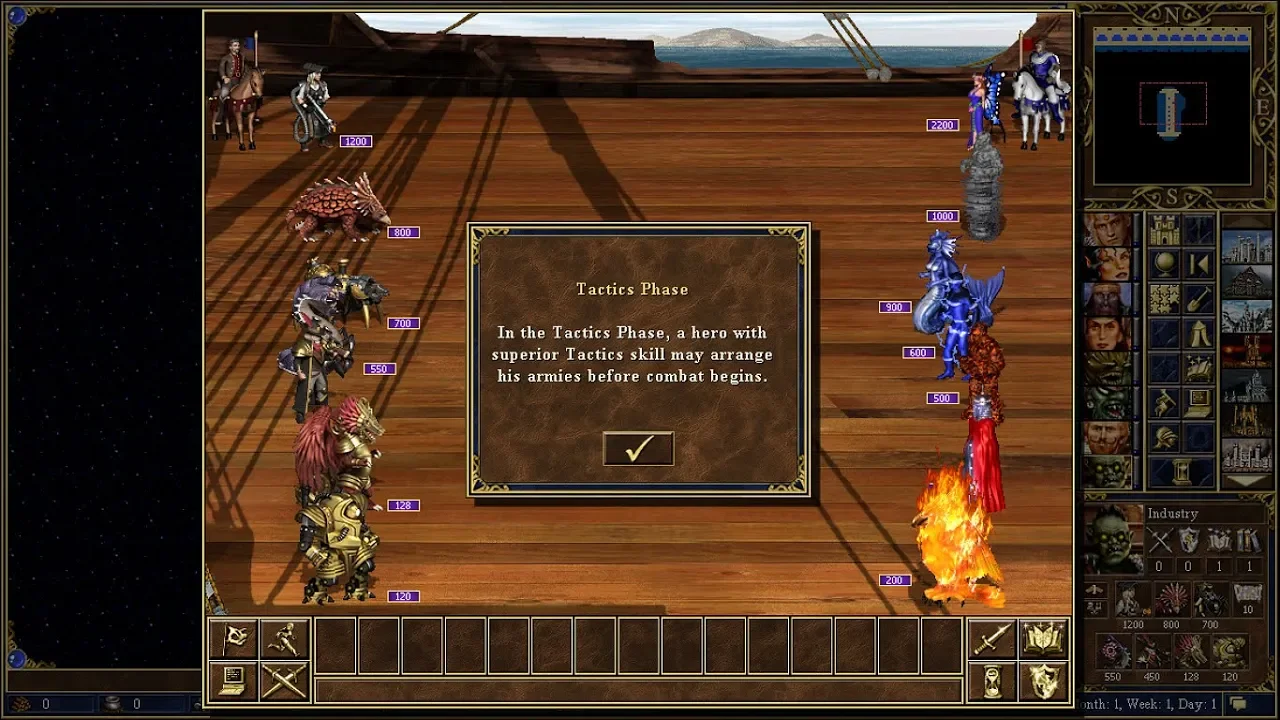The height and width of the screenshot is (720, 1280).
Task: Confirm the Tactics Phase dialog checkmark
Action: (638, 449)
